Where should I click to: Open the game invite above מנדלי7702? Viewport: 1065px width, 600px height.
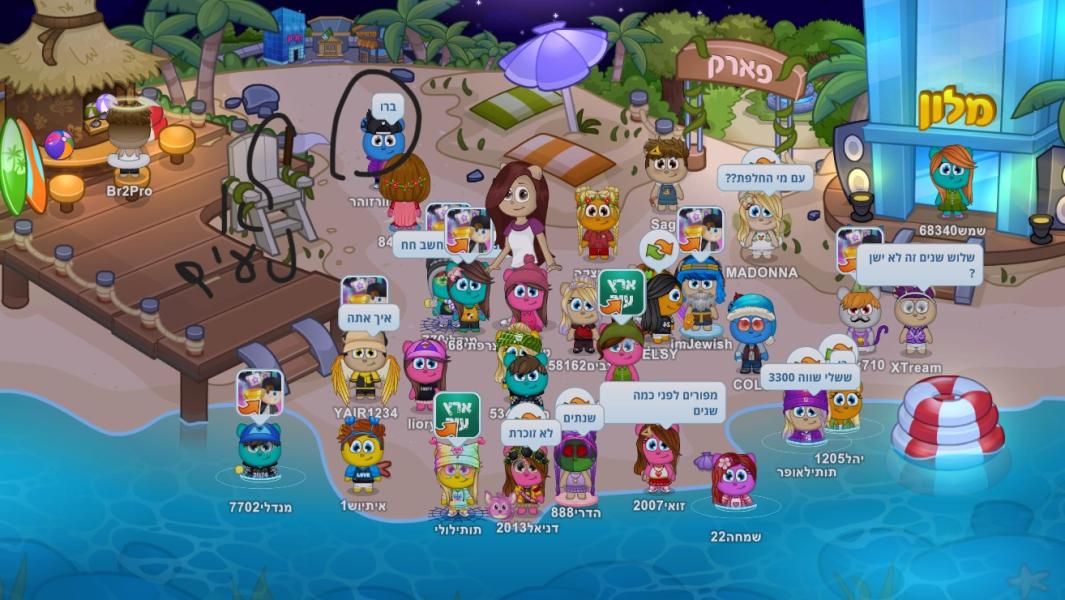coord(259,393)
